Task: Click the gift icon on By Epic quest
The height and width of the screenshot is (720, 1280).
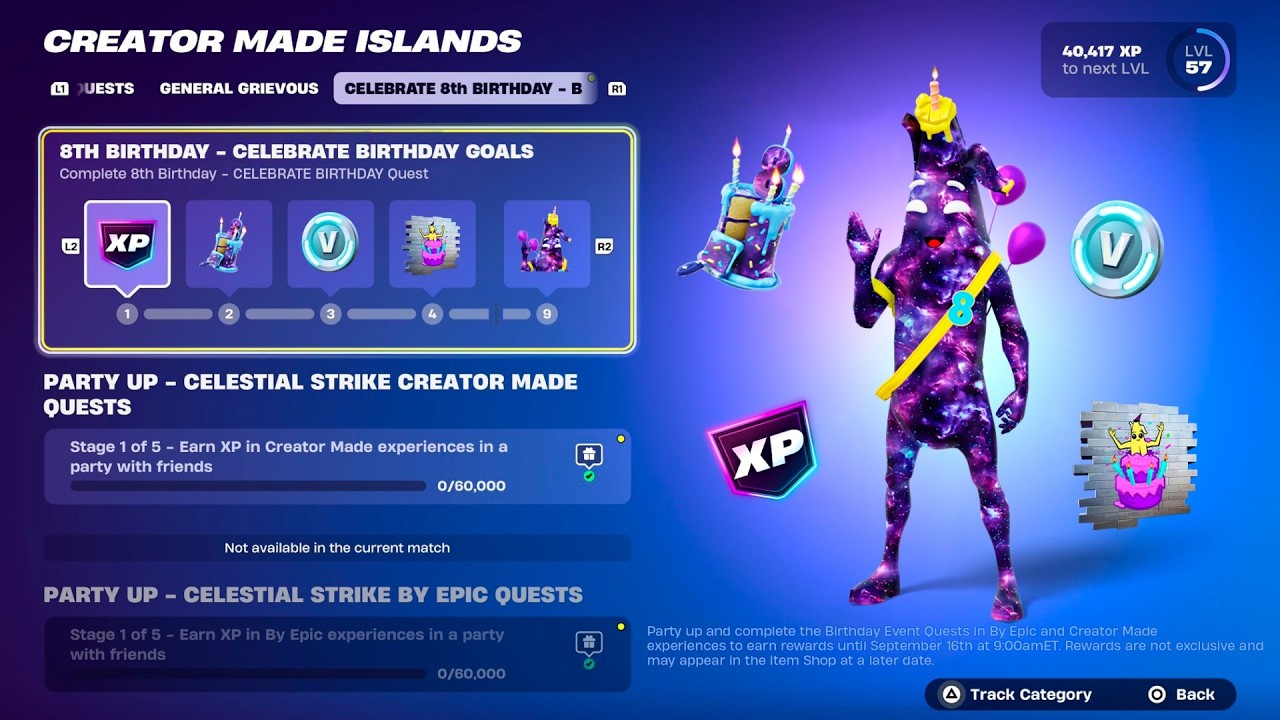Action: click(x=589, y=644)
